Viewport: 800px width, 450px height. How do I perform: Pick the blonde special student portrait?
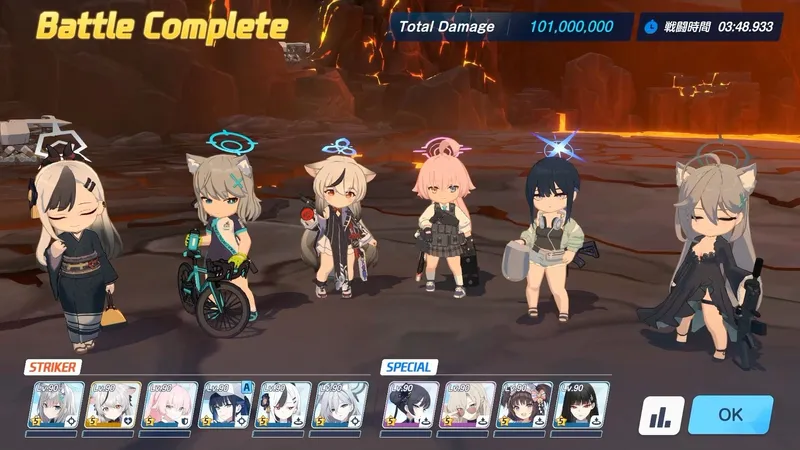[x=468, y=405]
